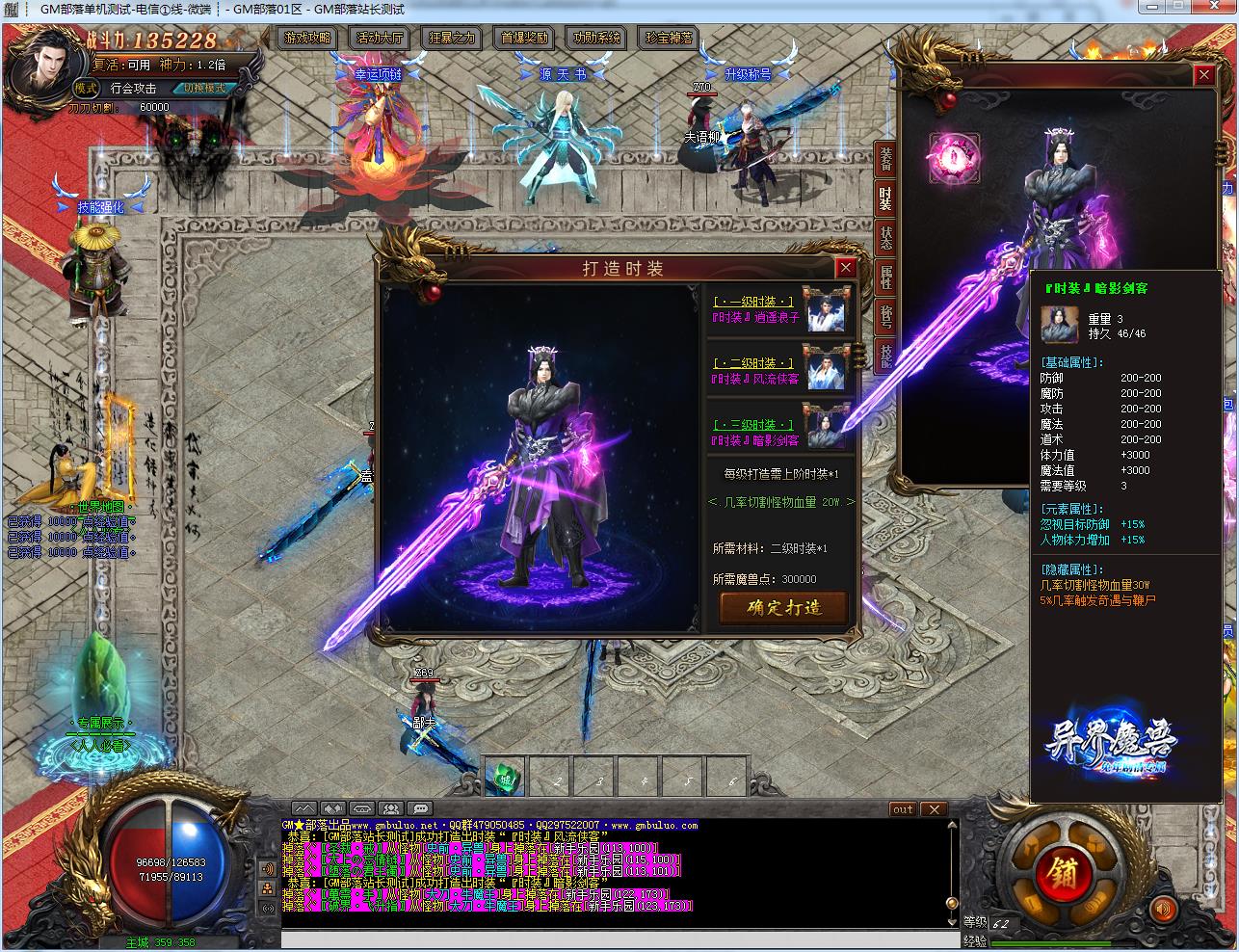Click the 切换模式 switch mode button
The width and height of the screenshot is (1239, 952).
click(x=205, y=88)
